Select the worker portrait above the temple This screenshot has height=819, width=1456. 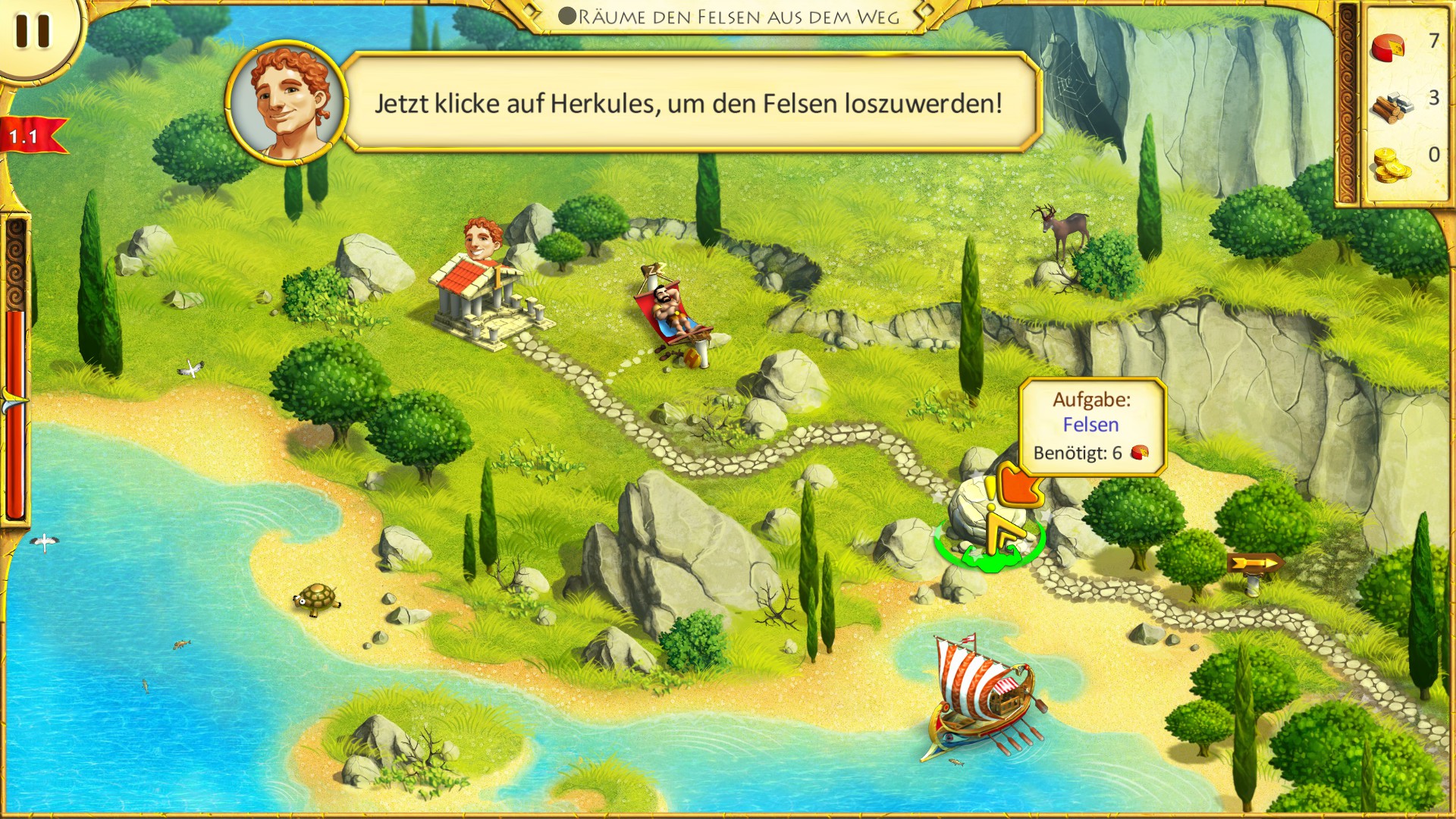[482, 239]
